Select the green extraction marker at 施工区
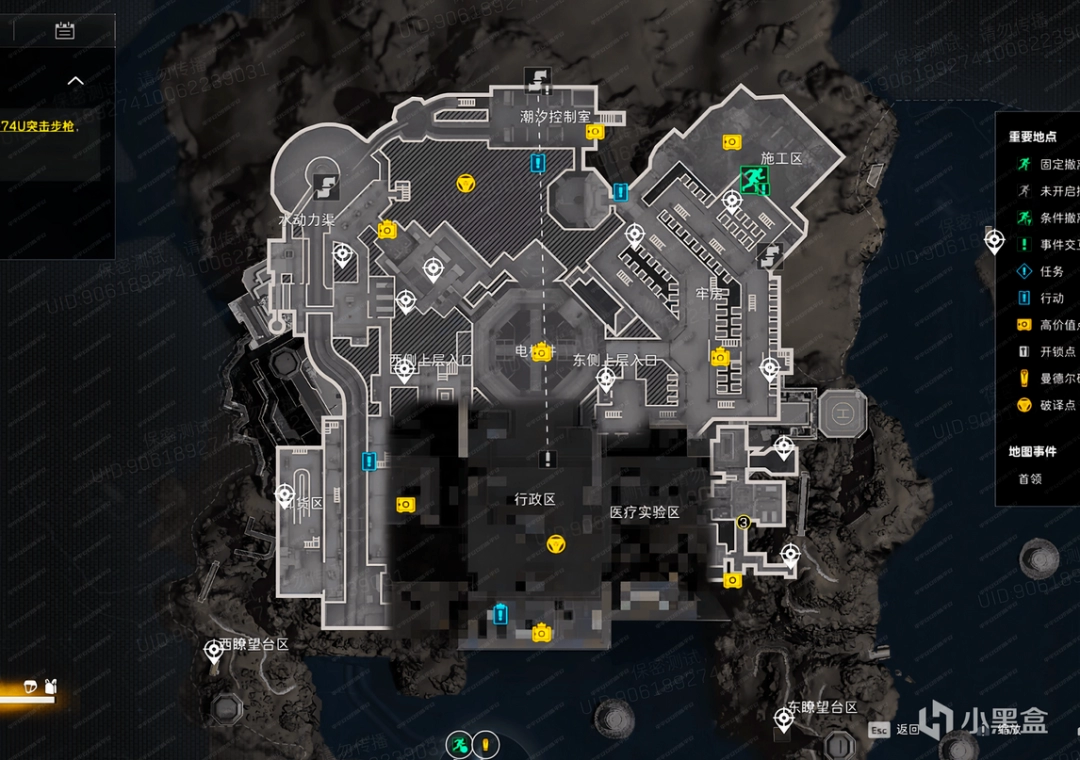Screen dimensions: 1080x760 [752, 180]
